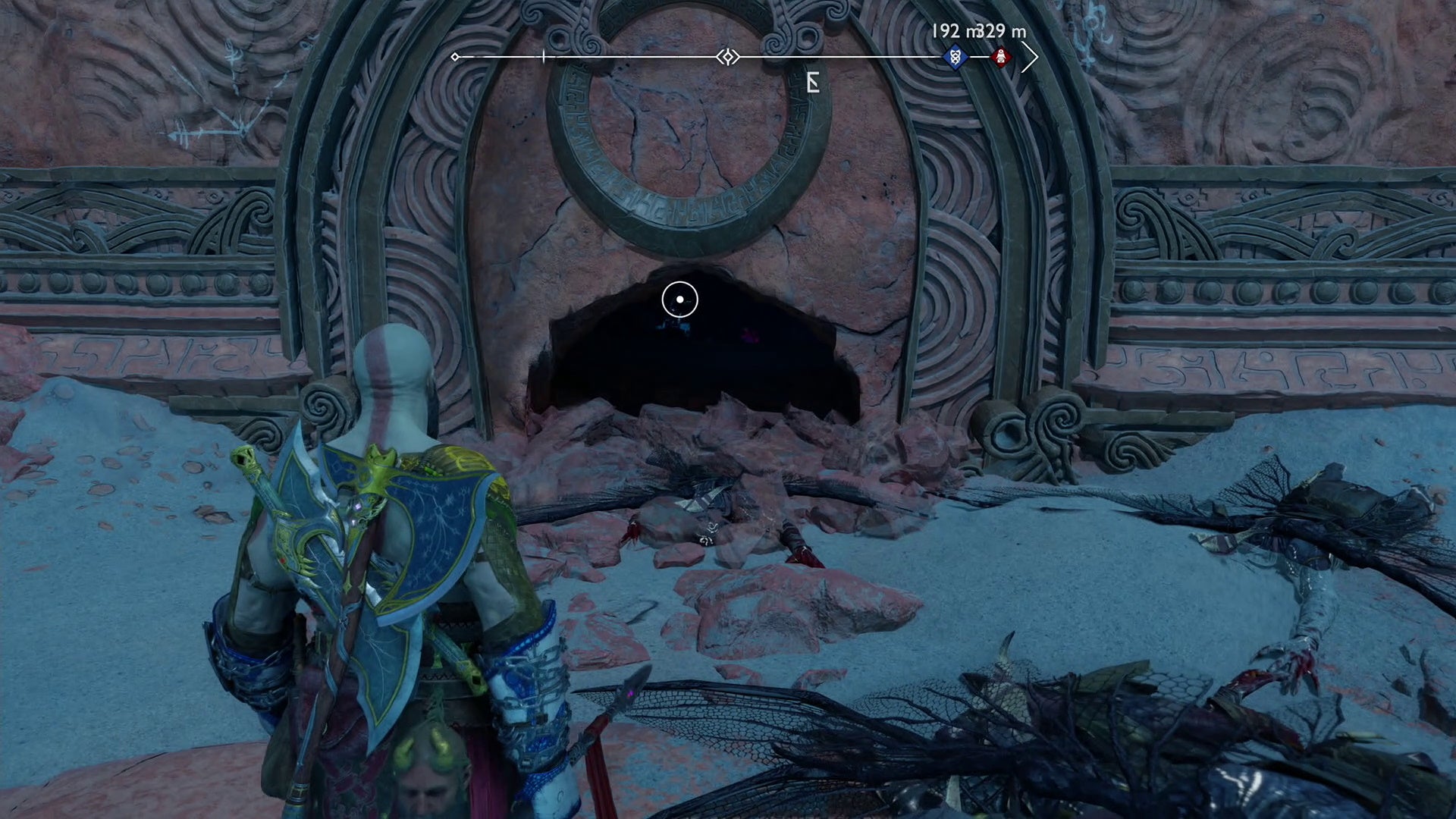Click the white aiming reticle dot
Image resolution: width=1456 pixels, height=819 pixels.
(679, 300)
